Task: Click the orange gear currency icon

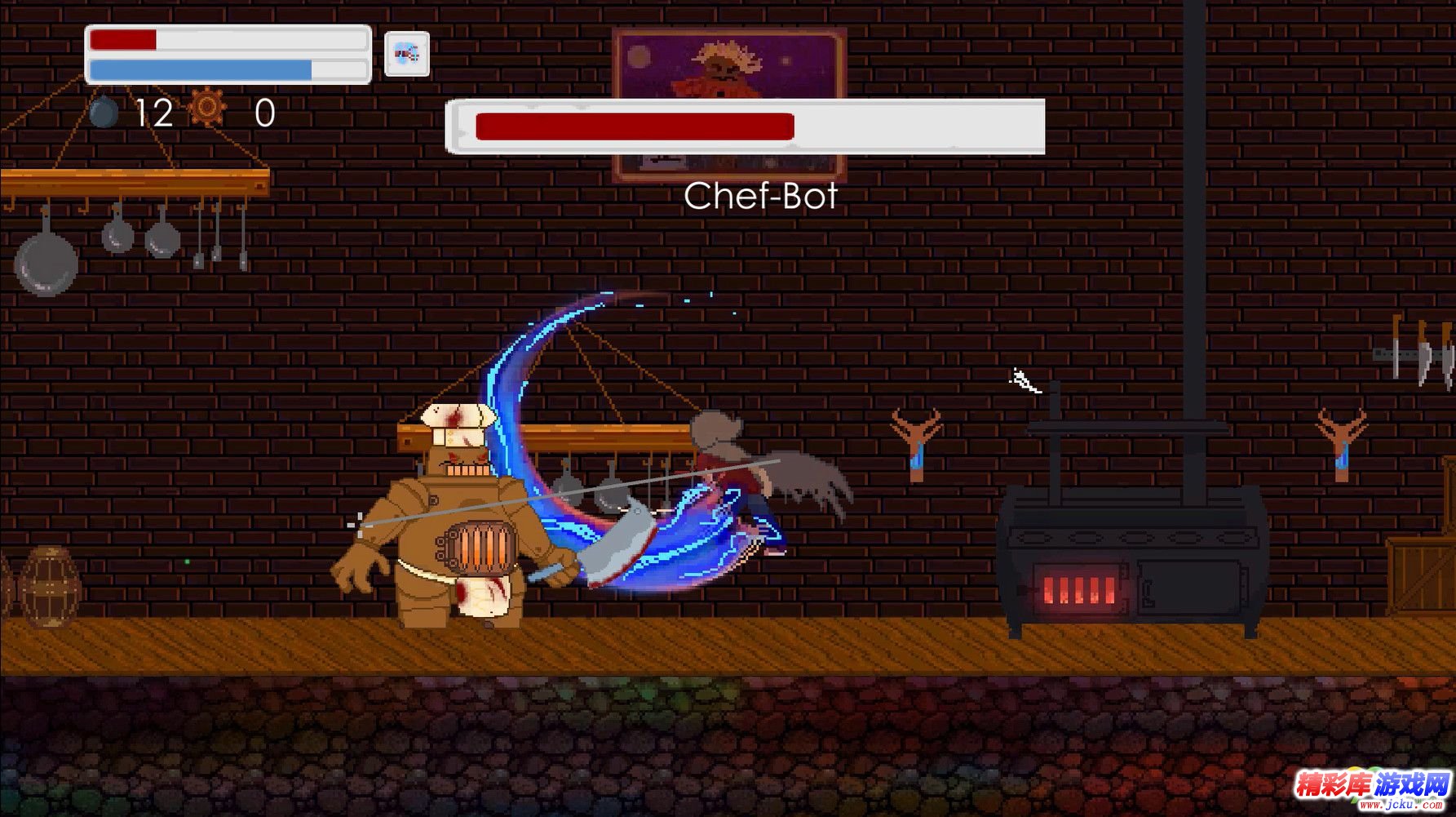Action: [207, 107]
